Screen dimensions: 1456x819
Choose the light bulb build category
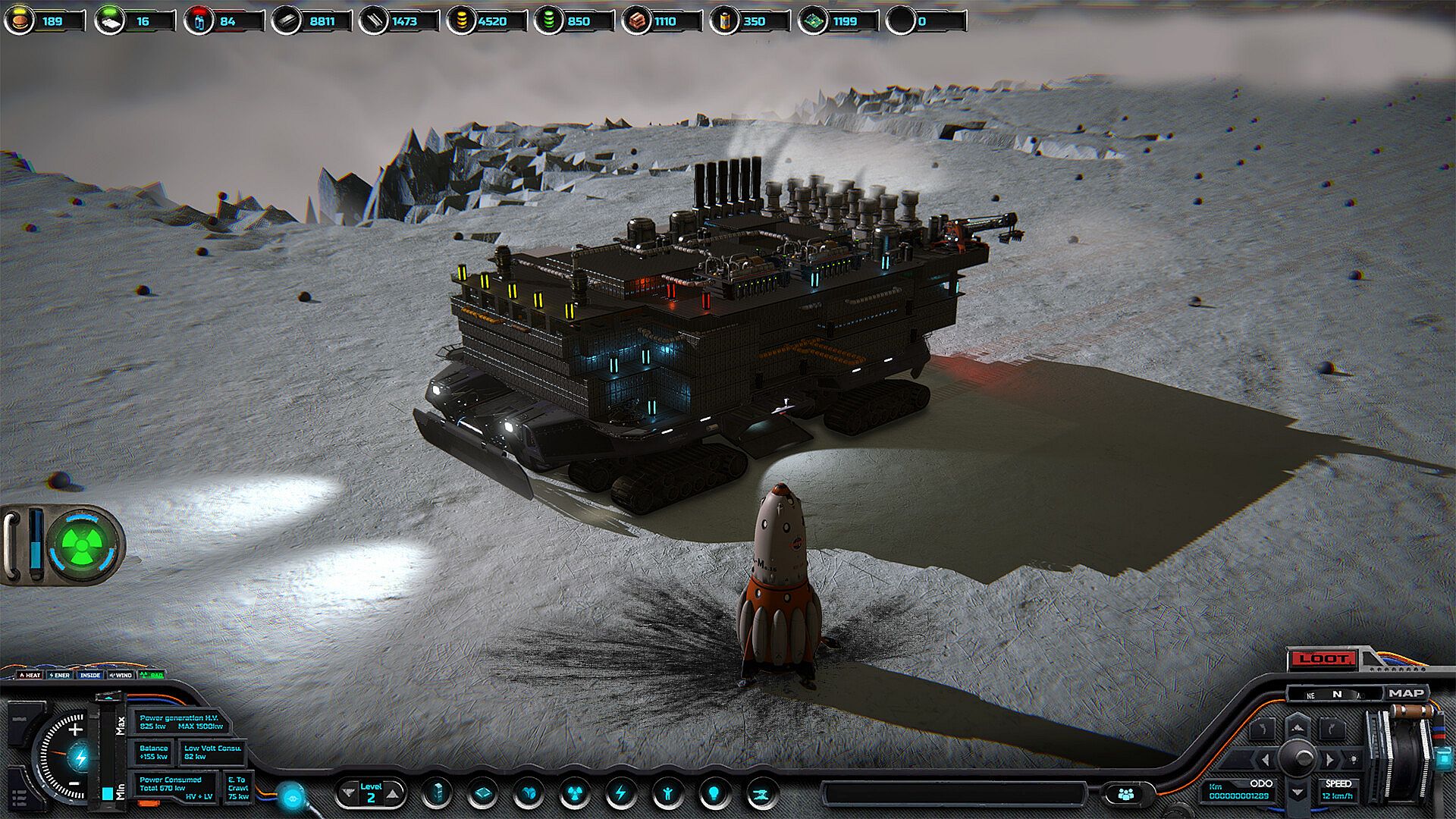(714, 794)
